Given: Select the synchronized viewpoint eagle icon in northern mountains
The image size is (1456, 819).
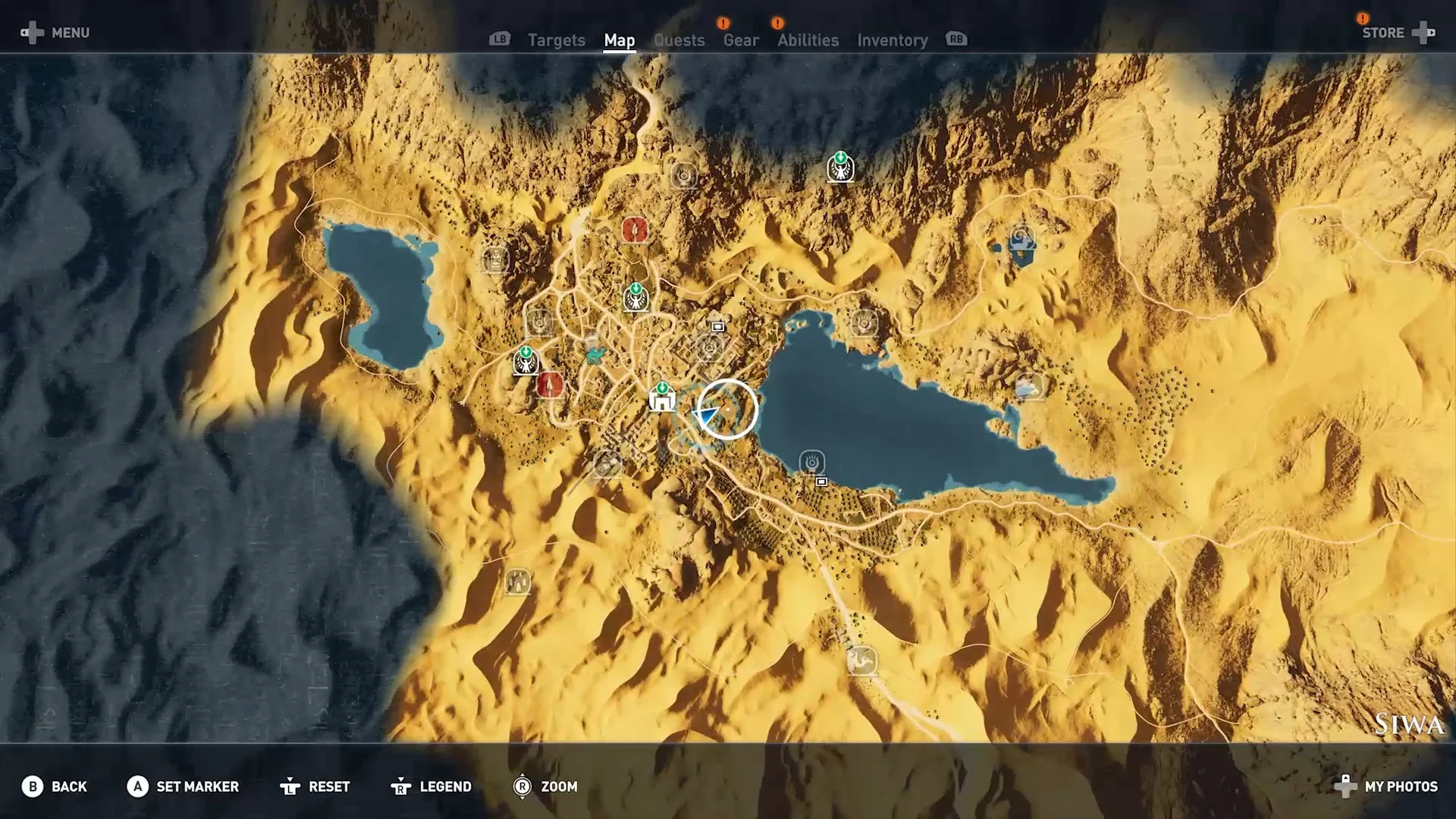Looking at the screenshot, I should pyautogui.click(x=840, y=168).
